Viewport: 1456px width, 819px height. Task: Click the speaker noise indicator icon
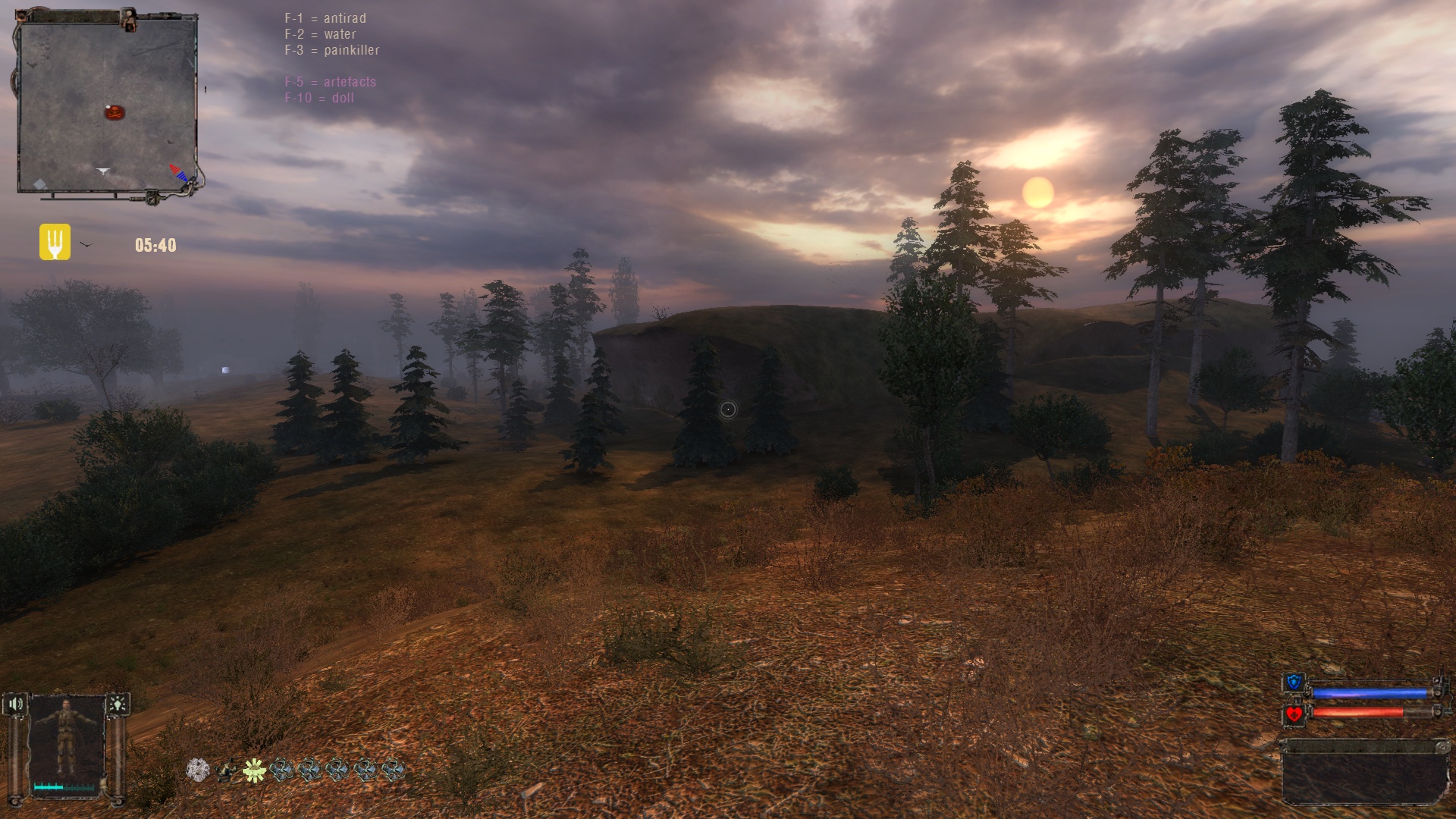[15, 704]
